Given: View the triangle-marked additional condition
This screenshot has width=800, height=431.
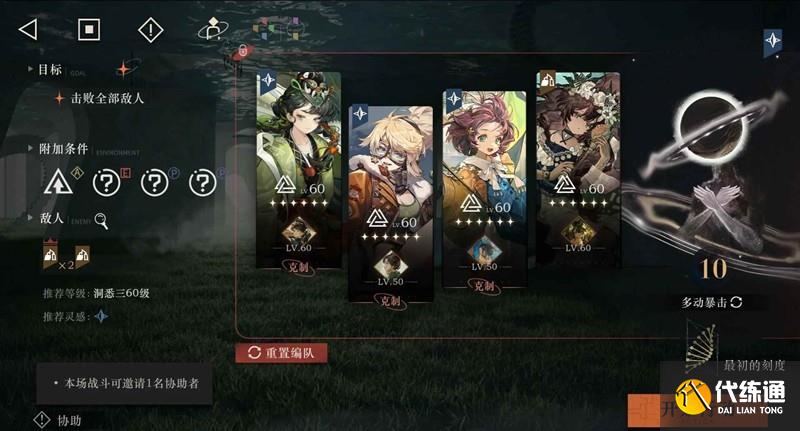Looking at the screenshot, I should pos(58,183).
